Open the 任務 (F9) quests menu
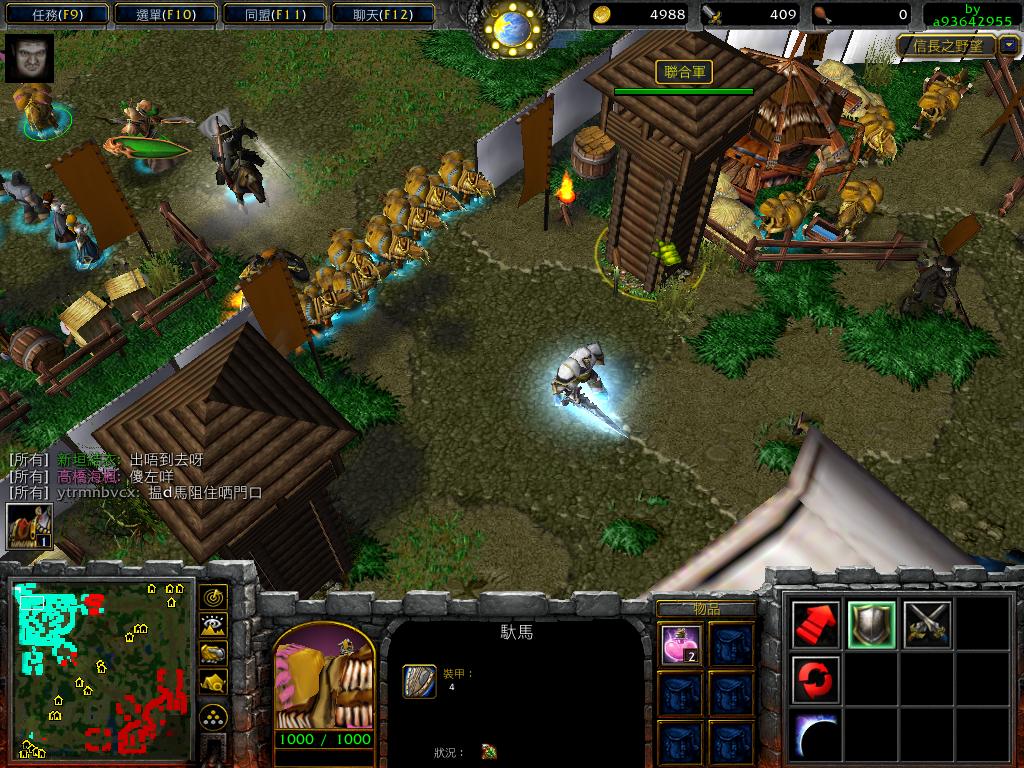Viewport: 1024px width, 768px height. 55,14
